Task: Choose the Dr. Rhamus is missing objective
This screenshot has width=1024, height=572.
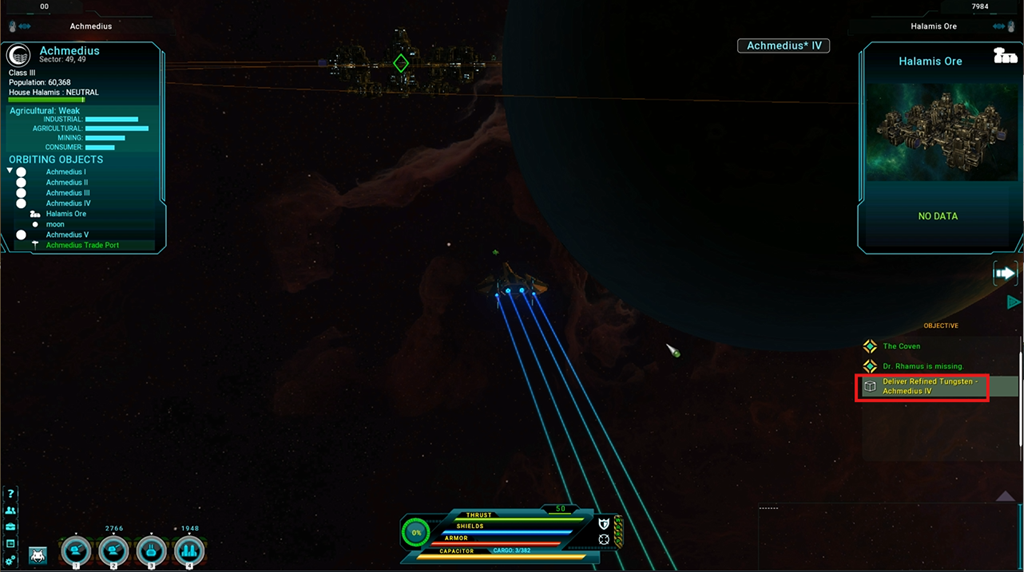Action: point(922,366)
